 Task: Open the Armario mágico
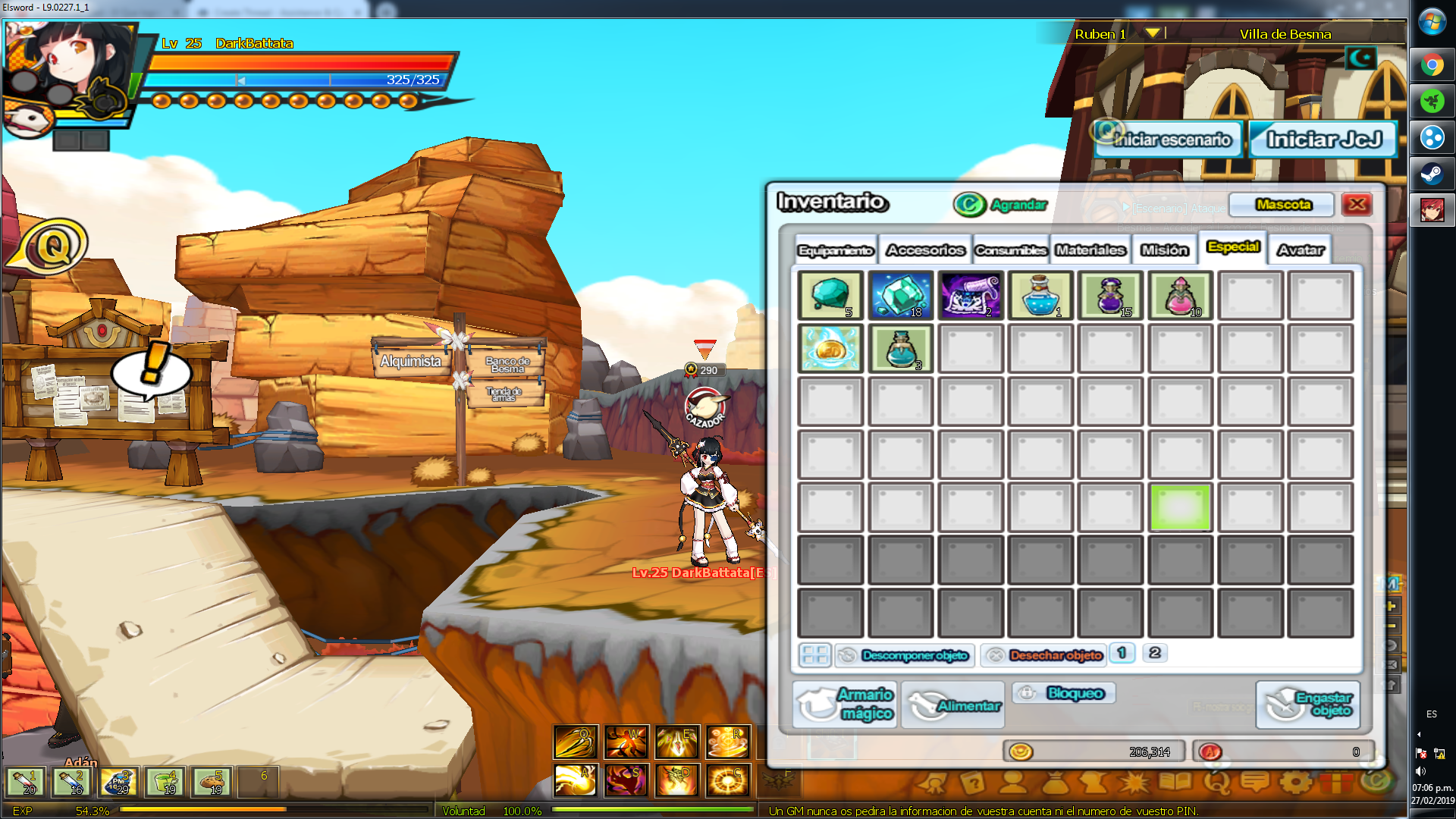[x=846, y=704]
